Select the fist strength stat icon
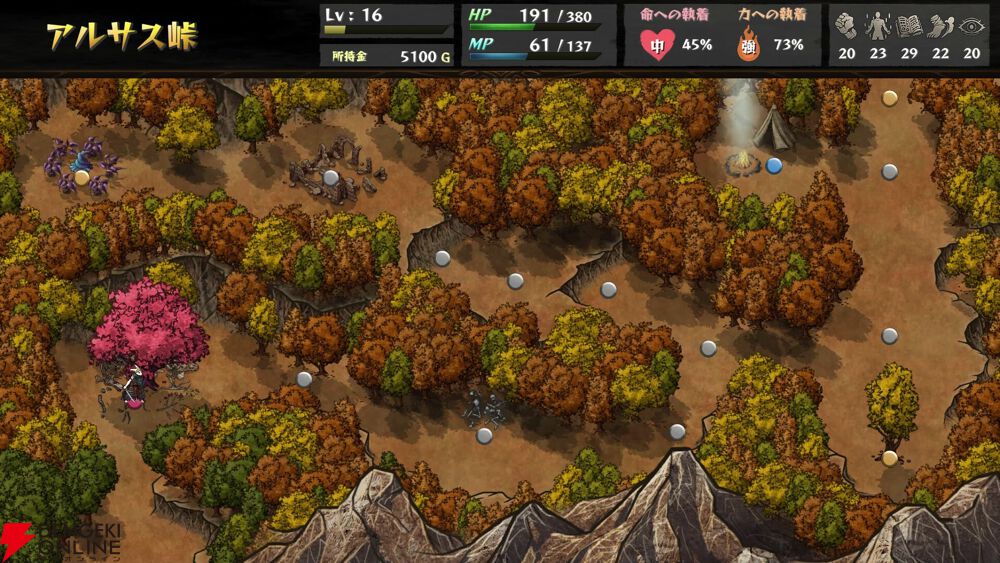Viewport: 1000px width, 563px height. [x=847, y=26]
